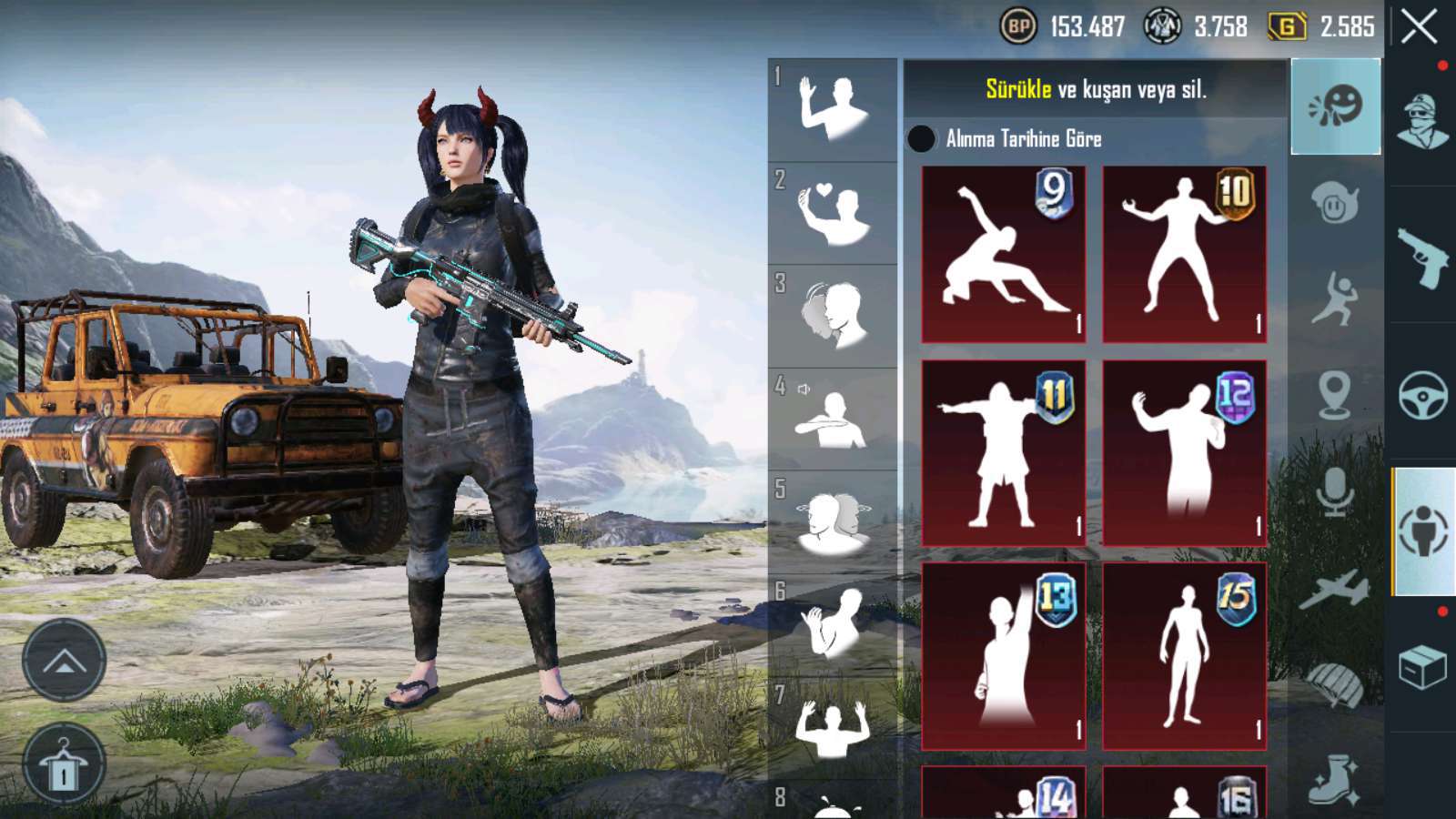Select equipped emote slot 1 waving figure
The image size is (1456, 819).
[833, 110]
